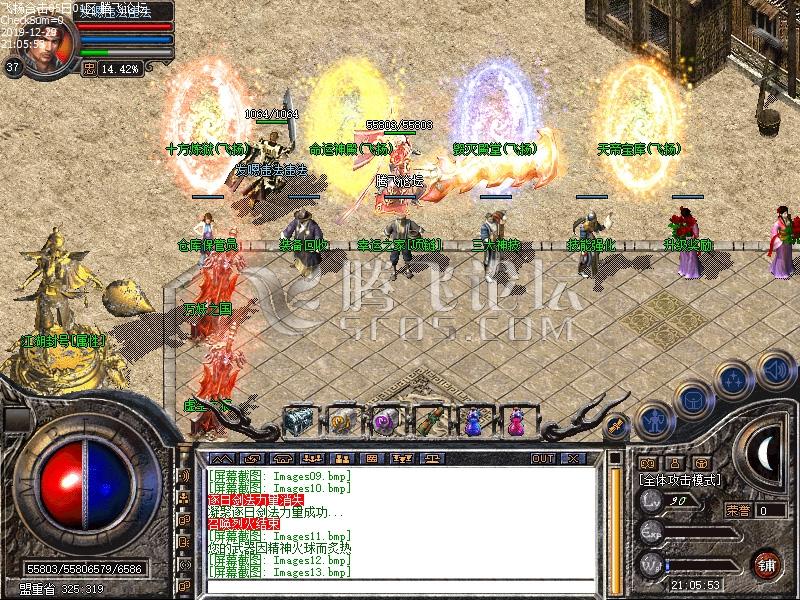Select the golden scroll belt slot
The height and width of the screenshot is (600, 800).
(342, 421)
